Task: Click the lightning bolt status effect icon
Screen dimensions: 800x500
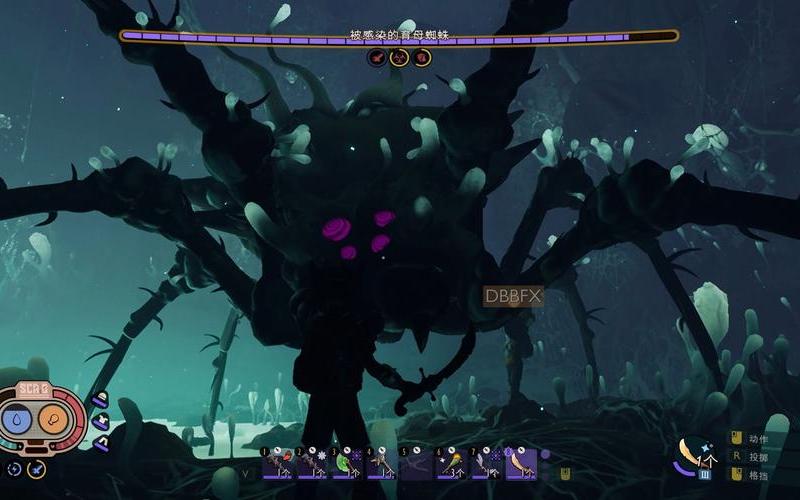Action: point(15,468)
